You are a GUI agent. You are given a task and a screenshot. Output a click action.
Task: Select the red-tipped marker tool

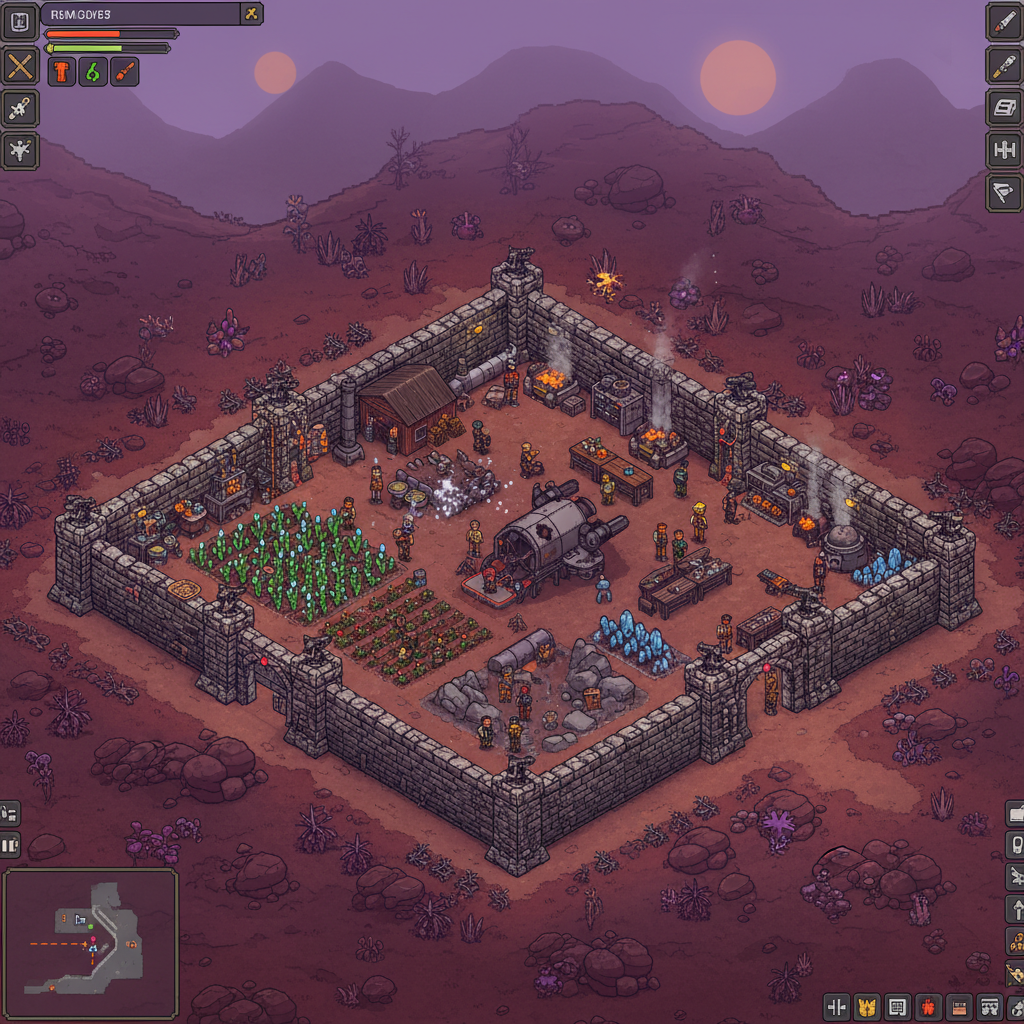pos(1003,21)
